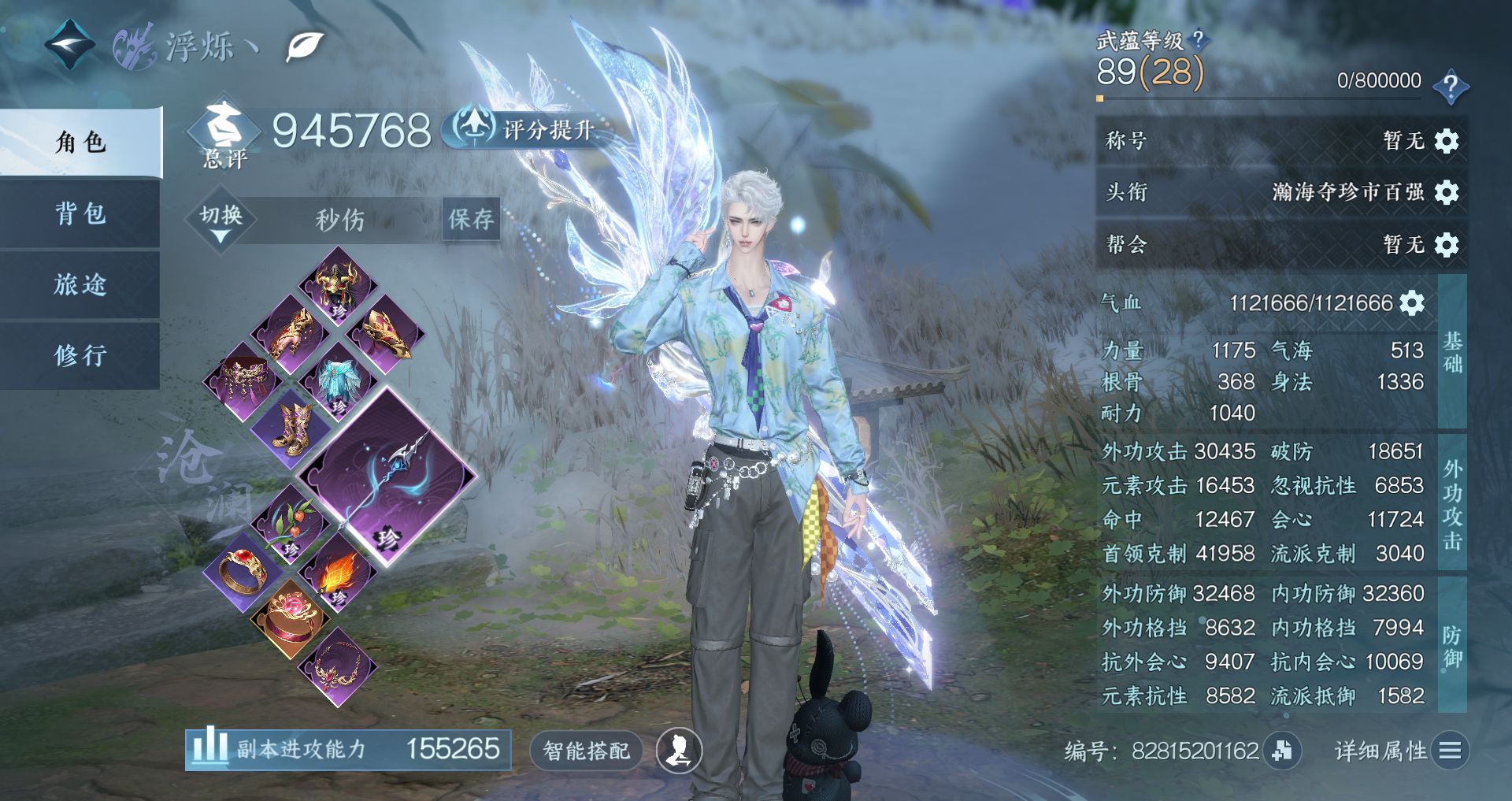Image resolution: width=1512 pixels, height=801 pixels.
Task: Go back using the top-left diamond button
Action: 69,45
